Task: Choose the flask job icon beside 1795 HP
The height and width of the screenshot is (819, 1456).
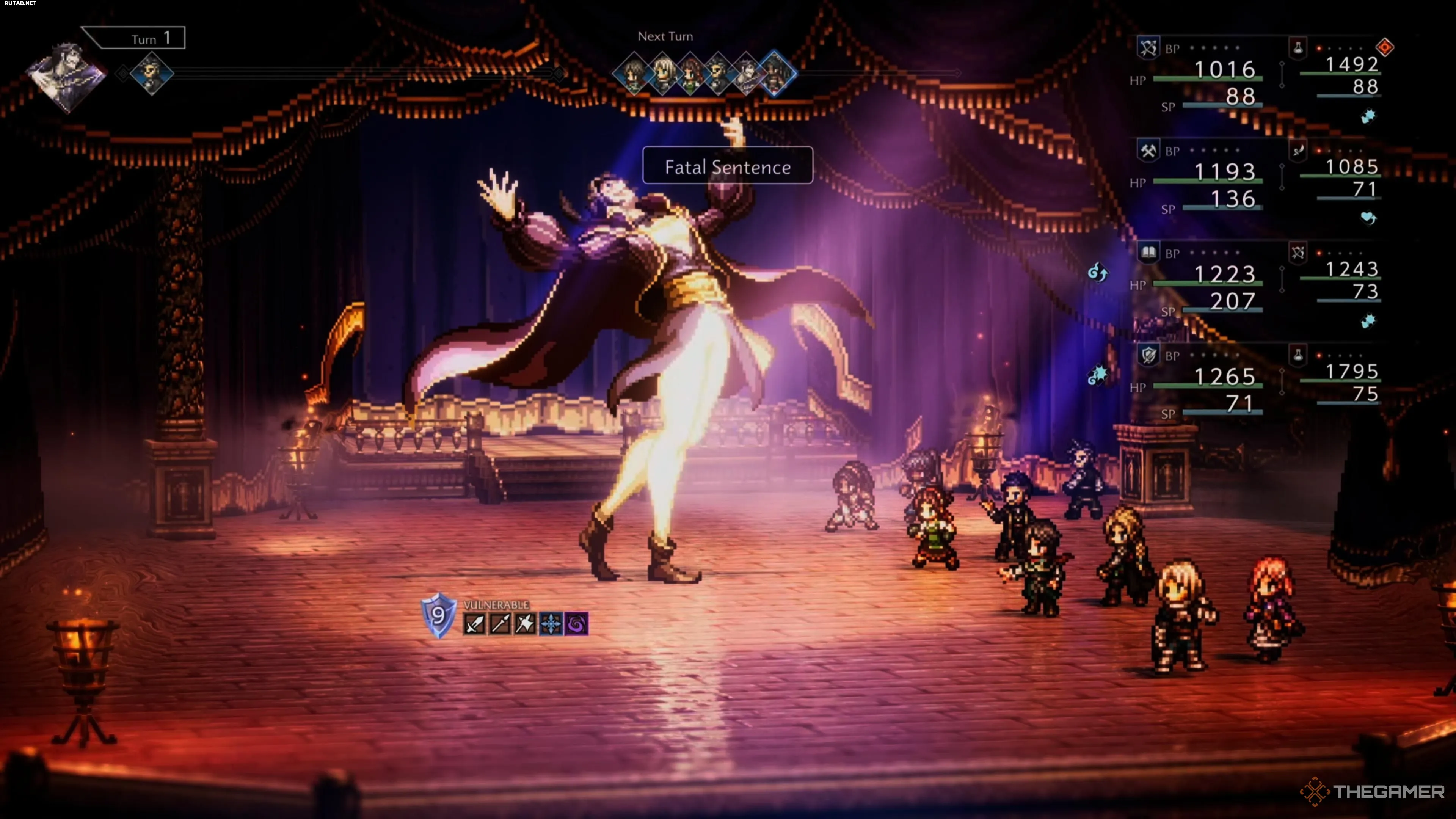Action: click(x=1298, y=356)
